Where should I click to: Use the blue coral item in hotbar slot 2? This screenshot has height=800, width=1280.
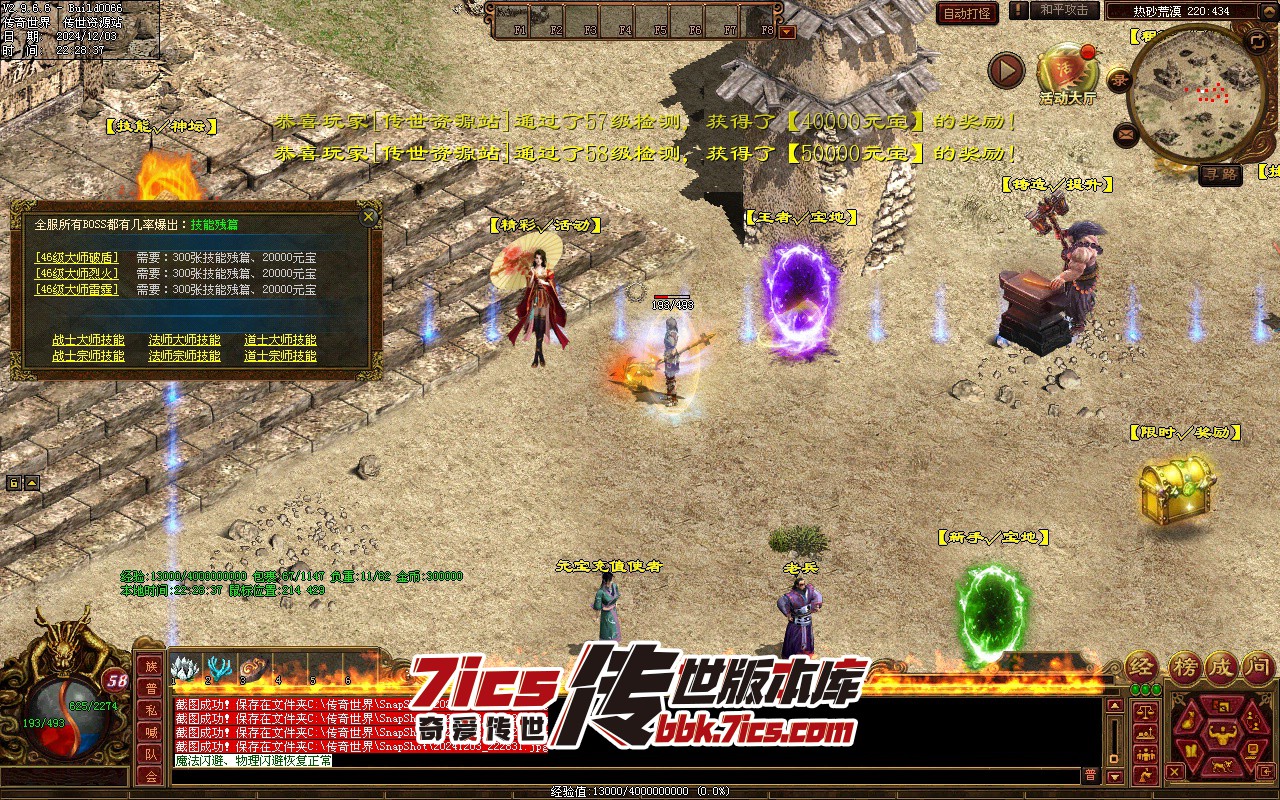click(x=219, y=669)
